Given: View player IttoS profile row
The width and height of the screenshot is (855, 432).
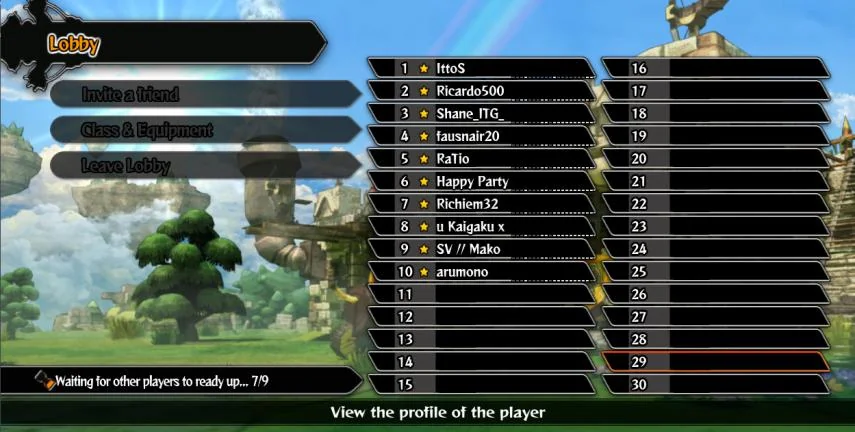Looking at the screenshot, I should tap(480, 68).
